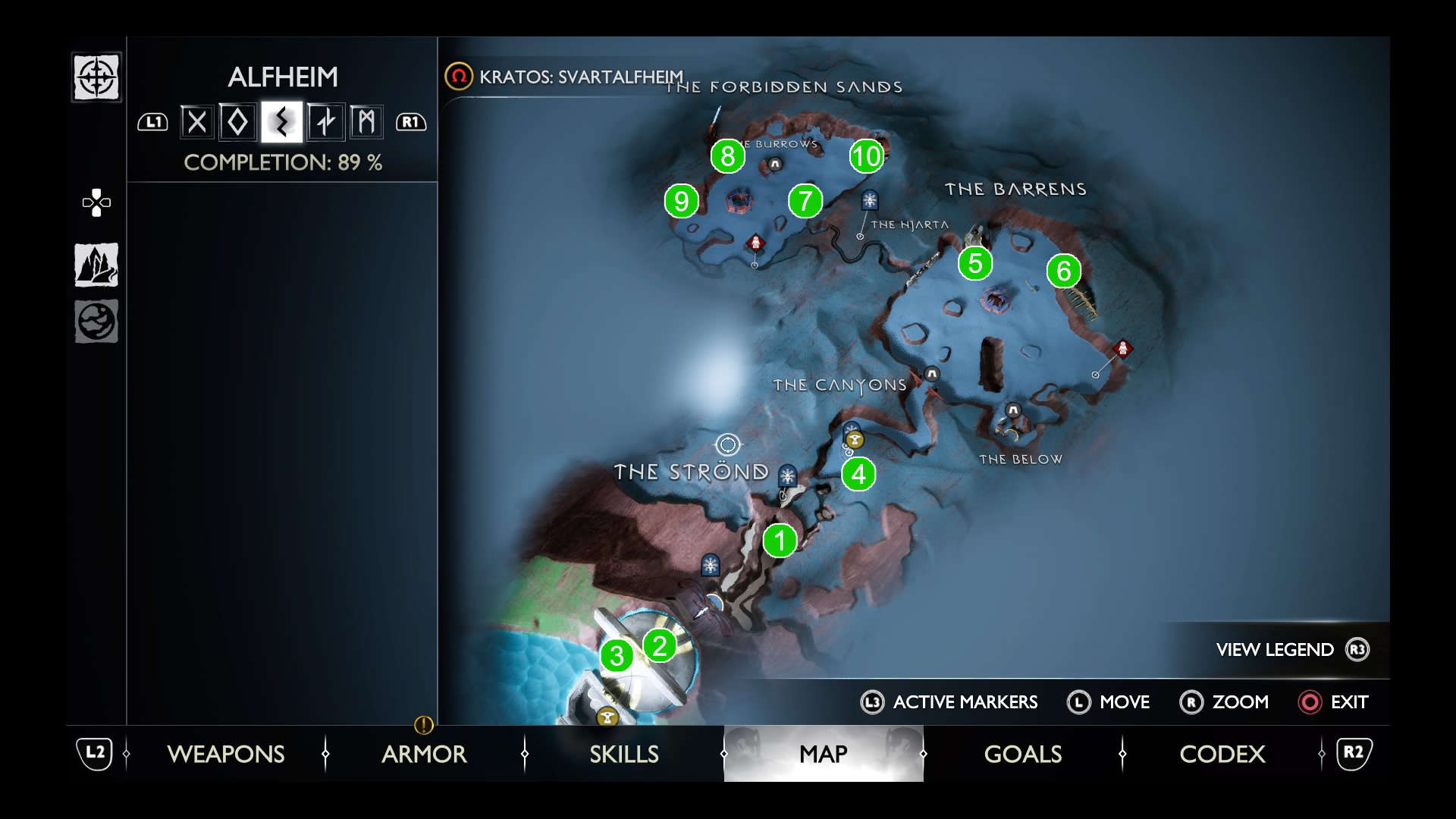This screenshot has height=819, width=1456.
Task: Select the Map tab
Action: coord(824,754)
